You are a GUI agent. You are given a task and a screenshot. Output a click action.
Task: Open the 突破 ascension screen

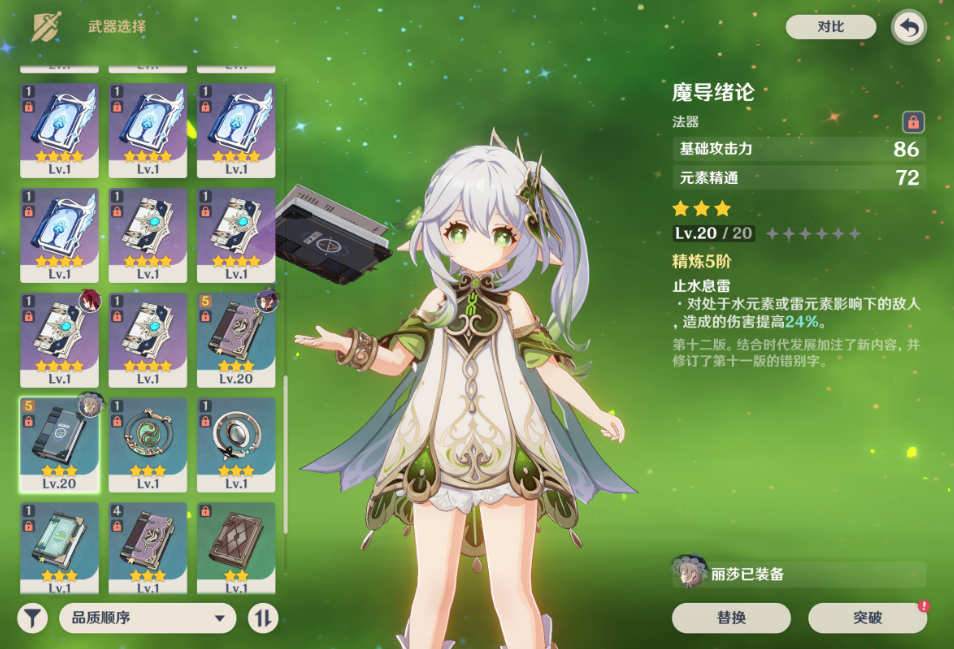click(x=867, y=618)
